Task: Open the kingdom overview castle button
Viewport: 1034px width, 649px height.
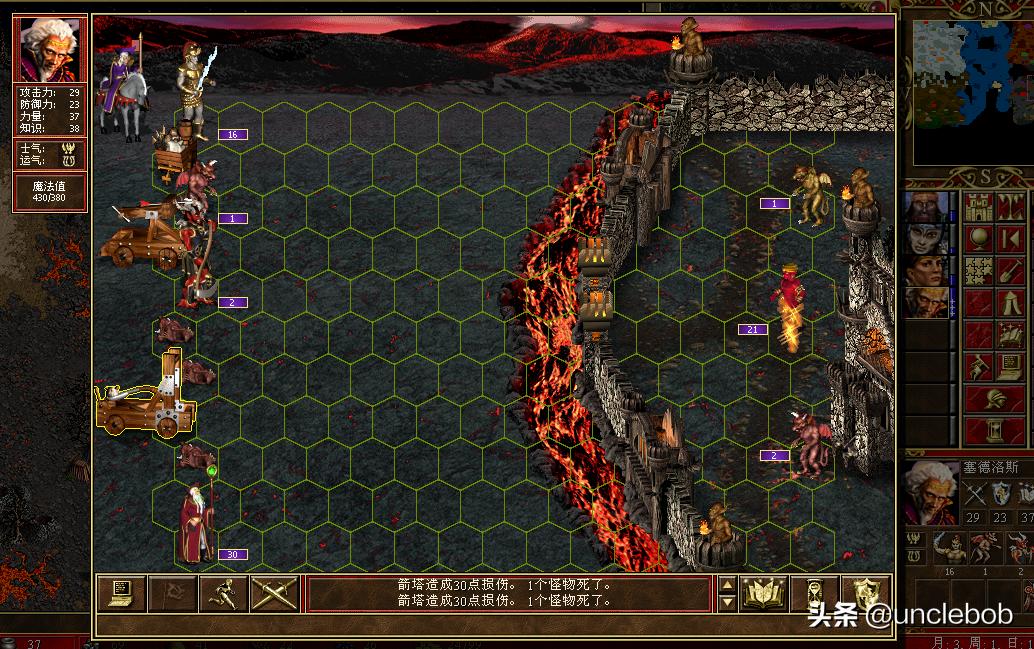Action: click(979, 207)
